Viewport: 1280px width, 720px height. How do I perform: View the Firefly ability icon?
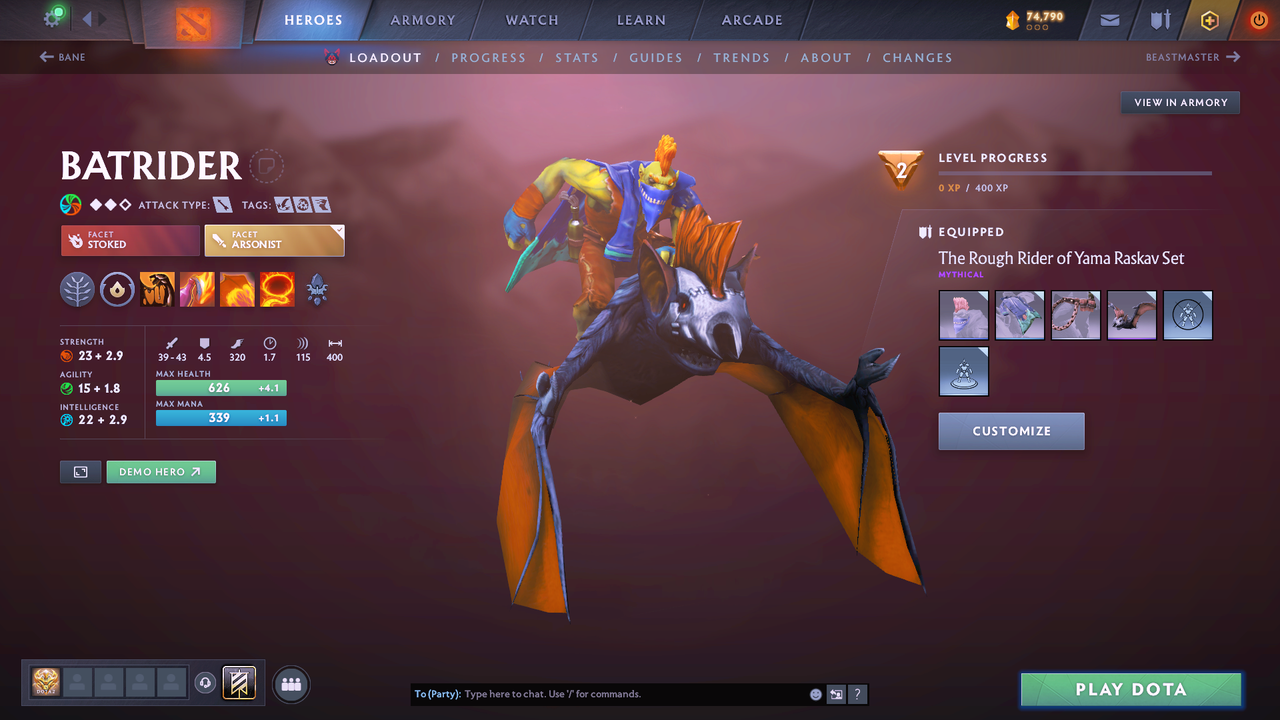(x=237, y=290)
